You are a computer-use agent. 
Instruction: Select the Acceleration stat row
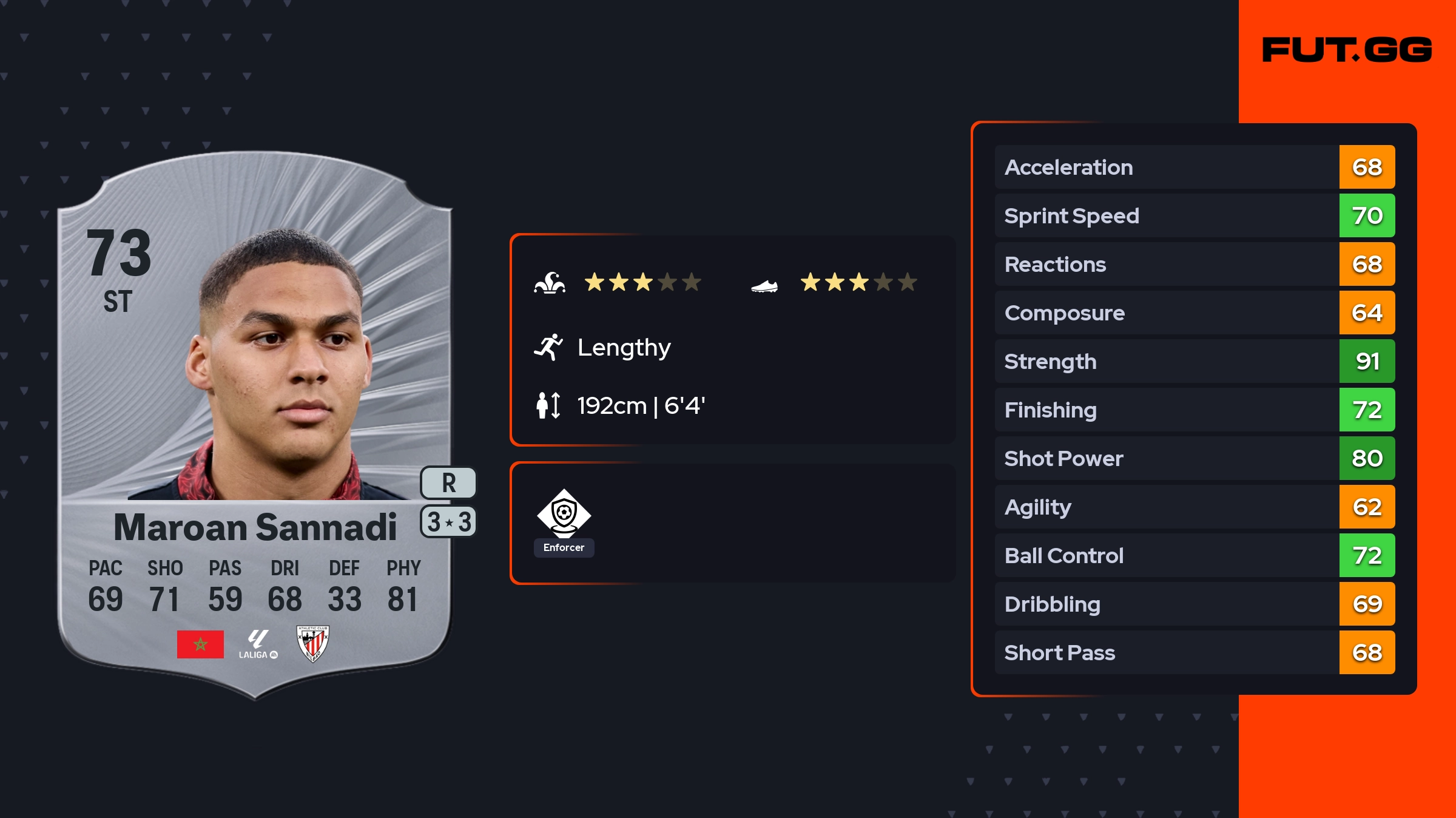point(1194,167)
